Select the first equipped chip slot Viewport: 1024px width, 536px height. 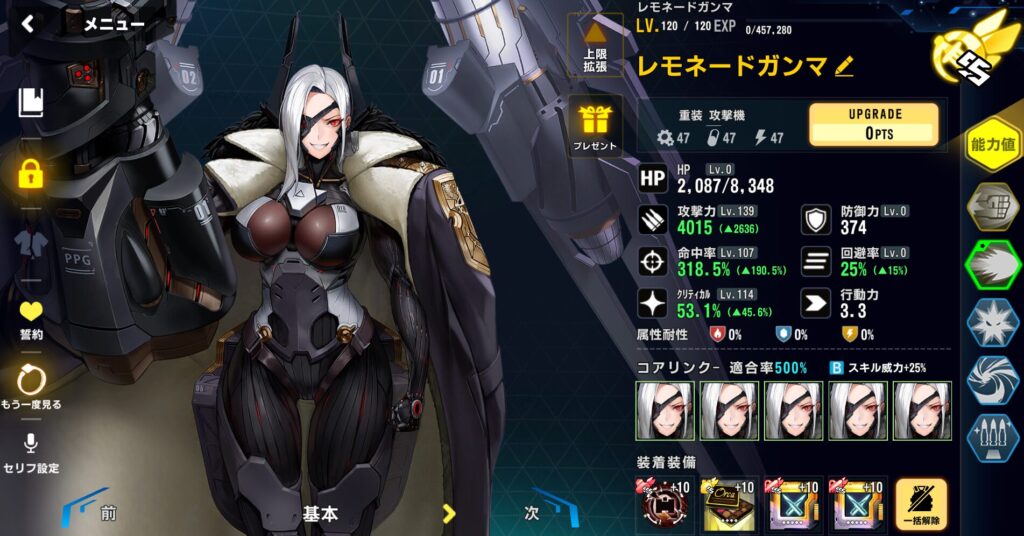(665, 505)
